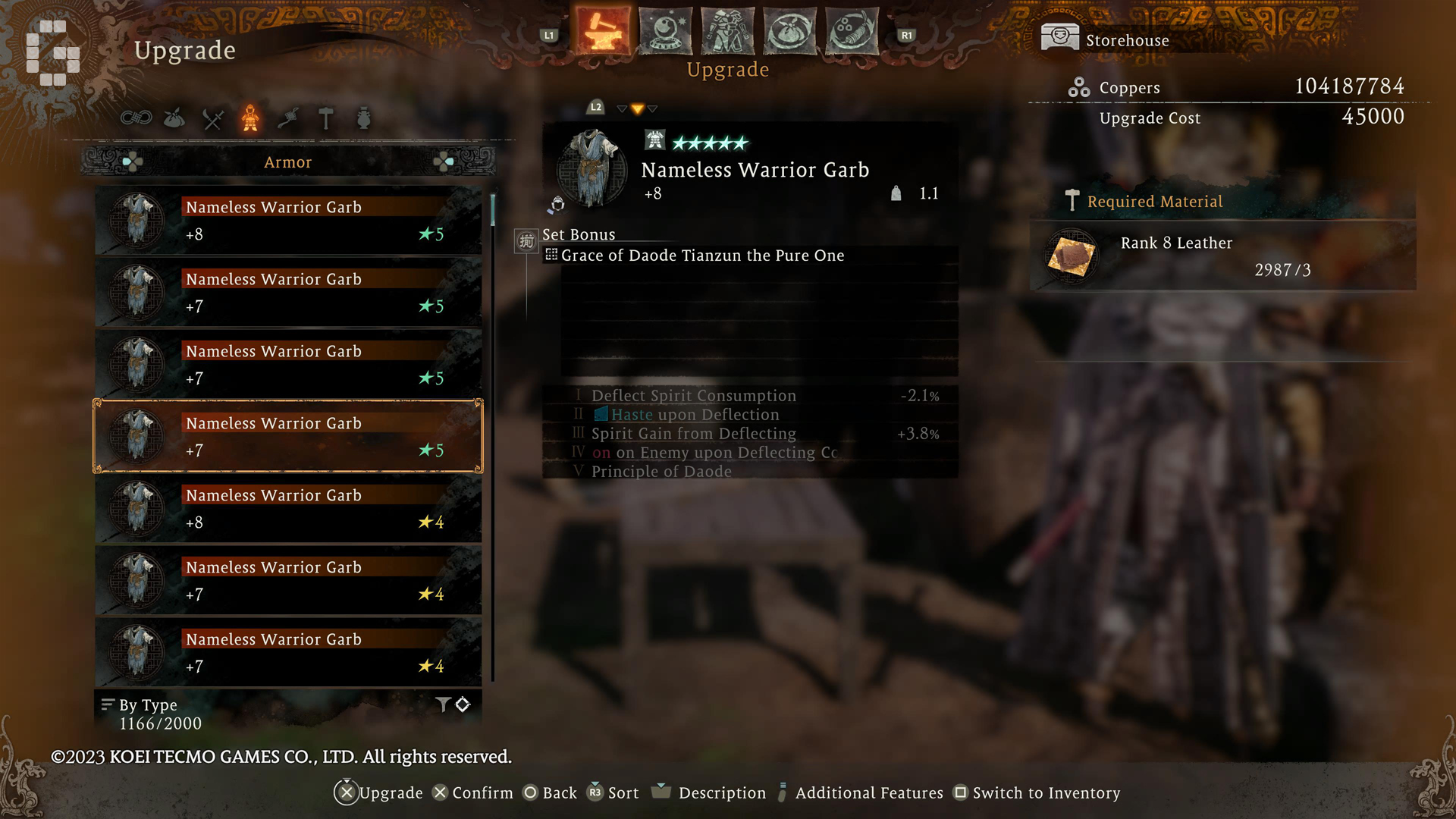Click the hammer filter icon in the filter row
Screen dimensions: 1456x819
pyautogui.click(x=326, y=119)
